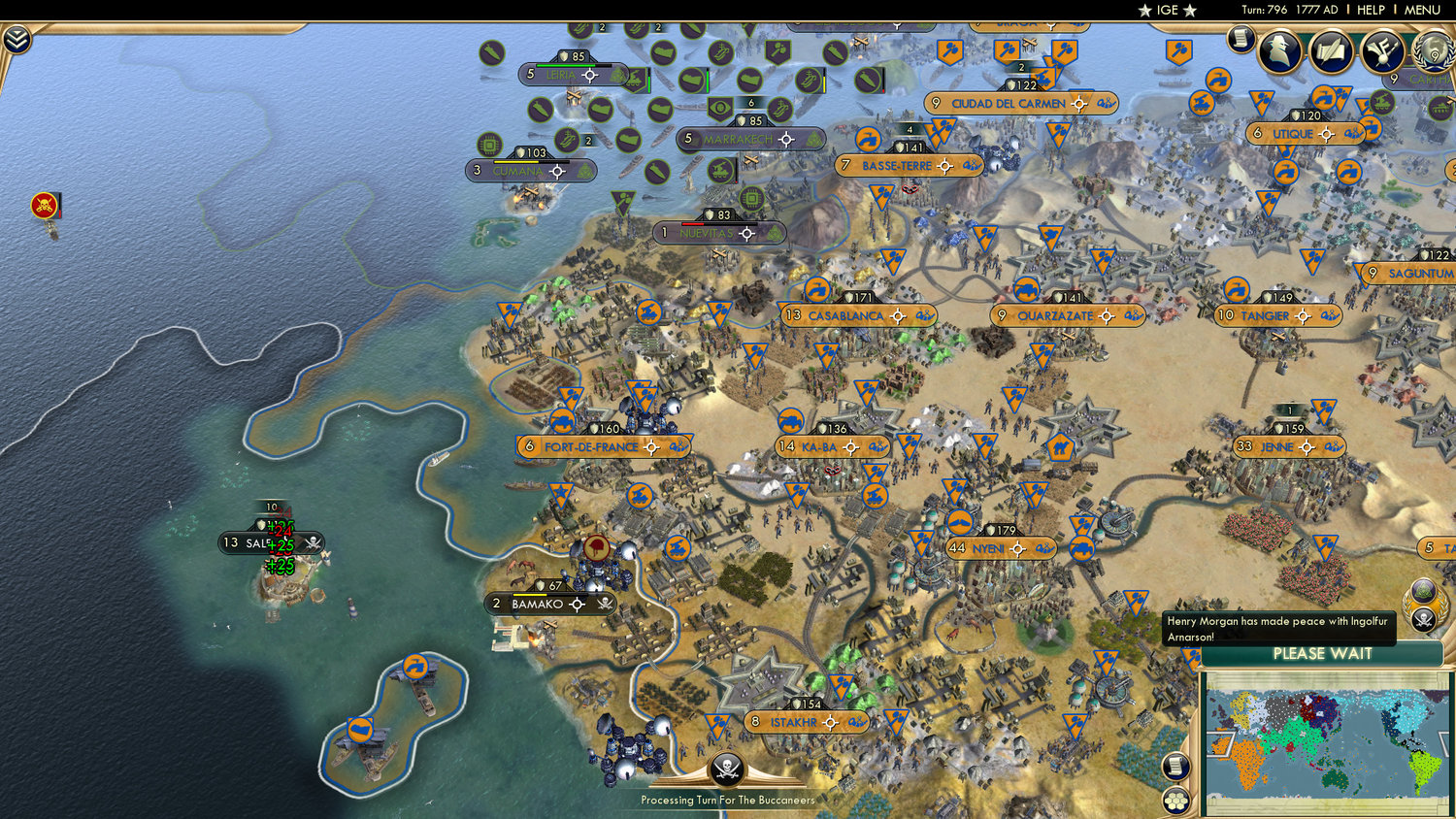Expand Casablanca's city banner arrow

[x=898, y=316]
